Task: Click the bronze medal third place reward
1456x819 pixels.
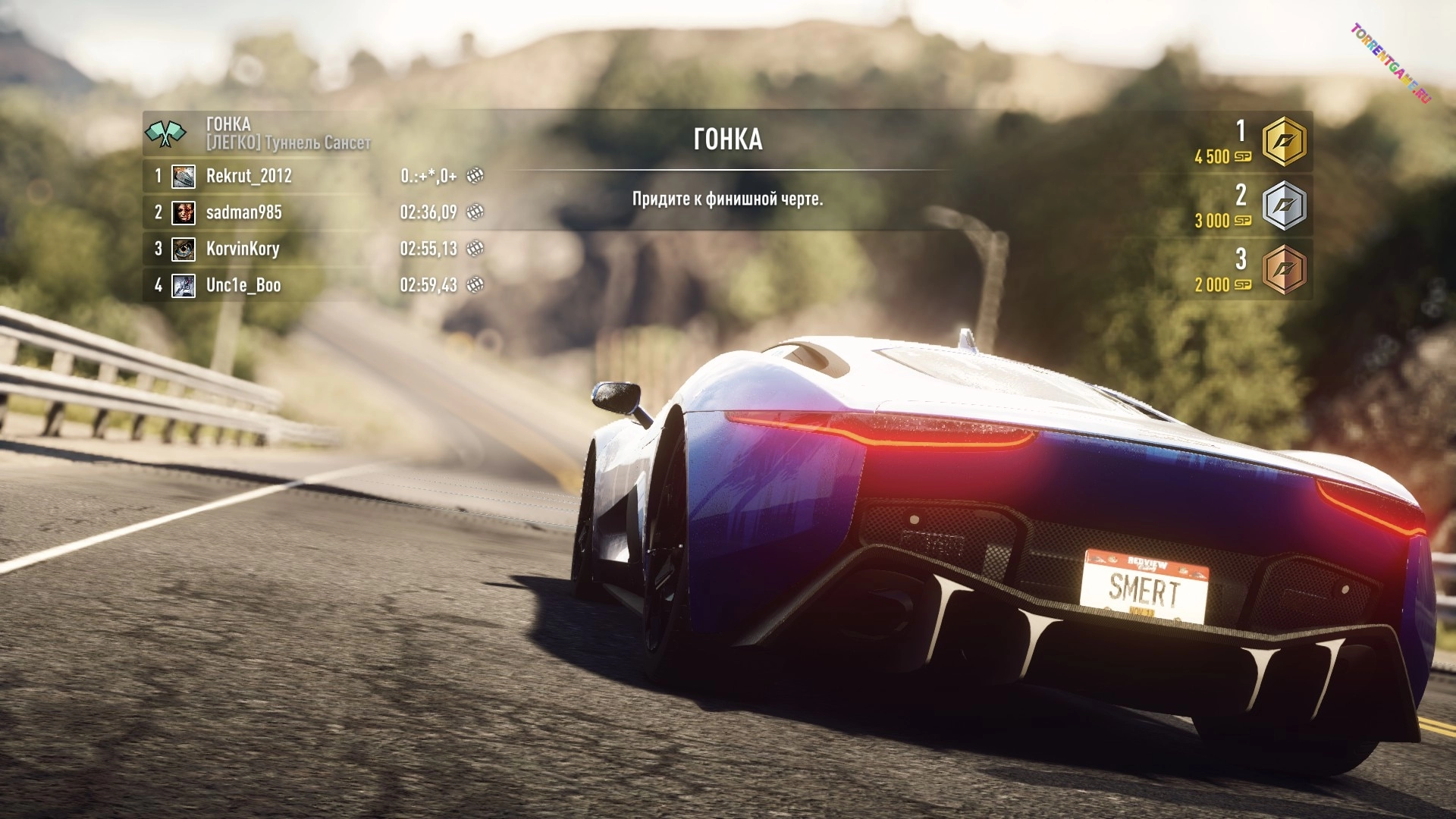Action: tap(1283, 270)
